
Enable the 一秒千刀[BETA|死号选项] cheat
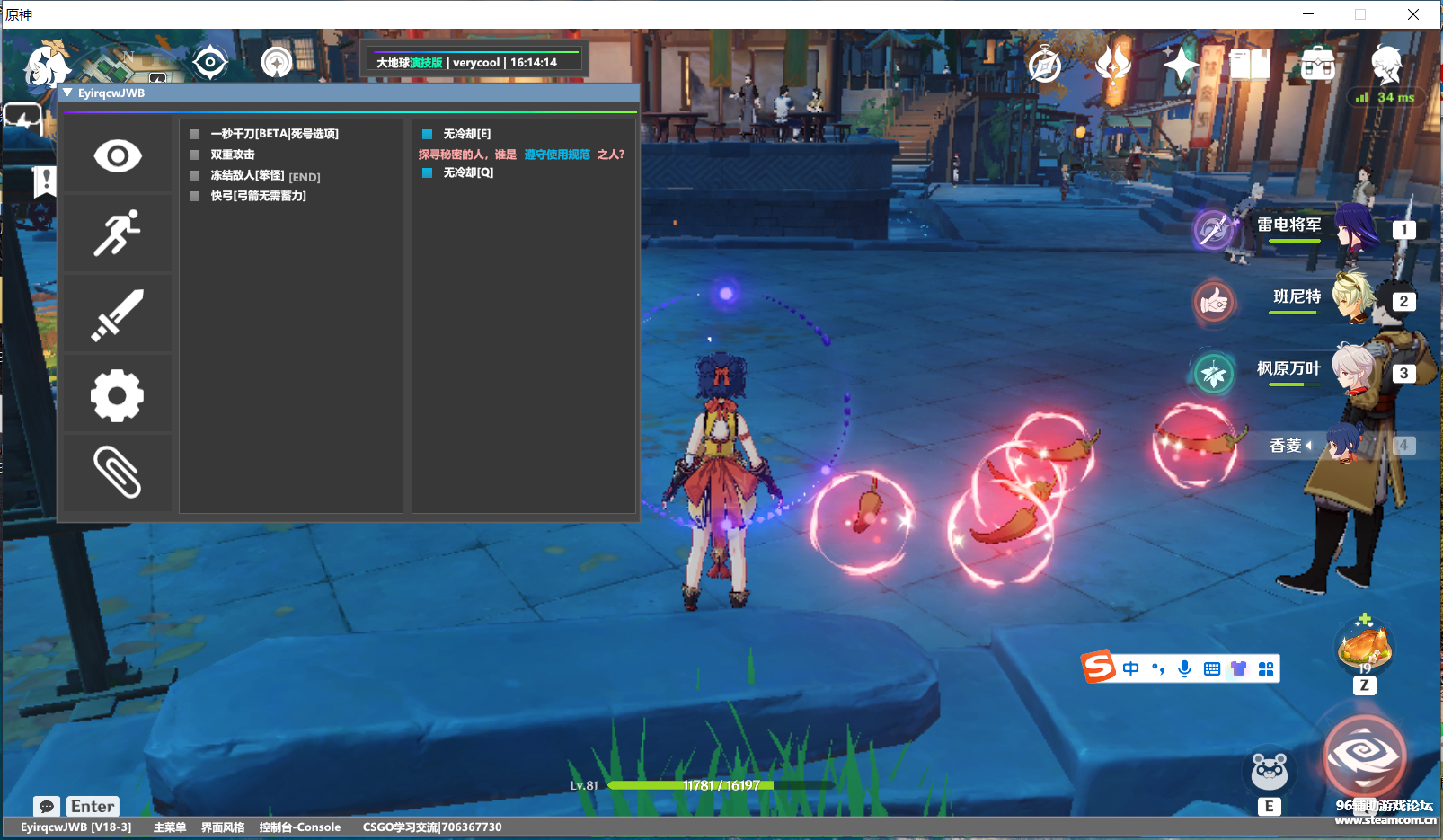tap(193, 133)
